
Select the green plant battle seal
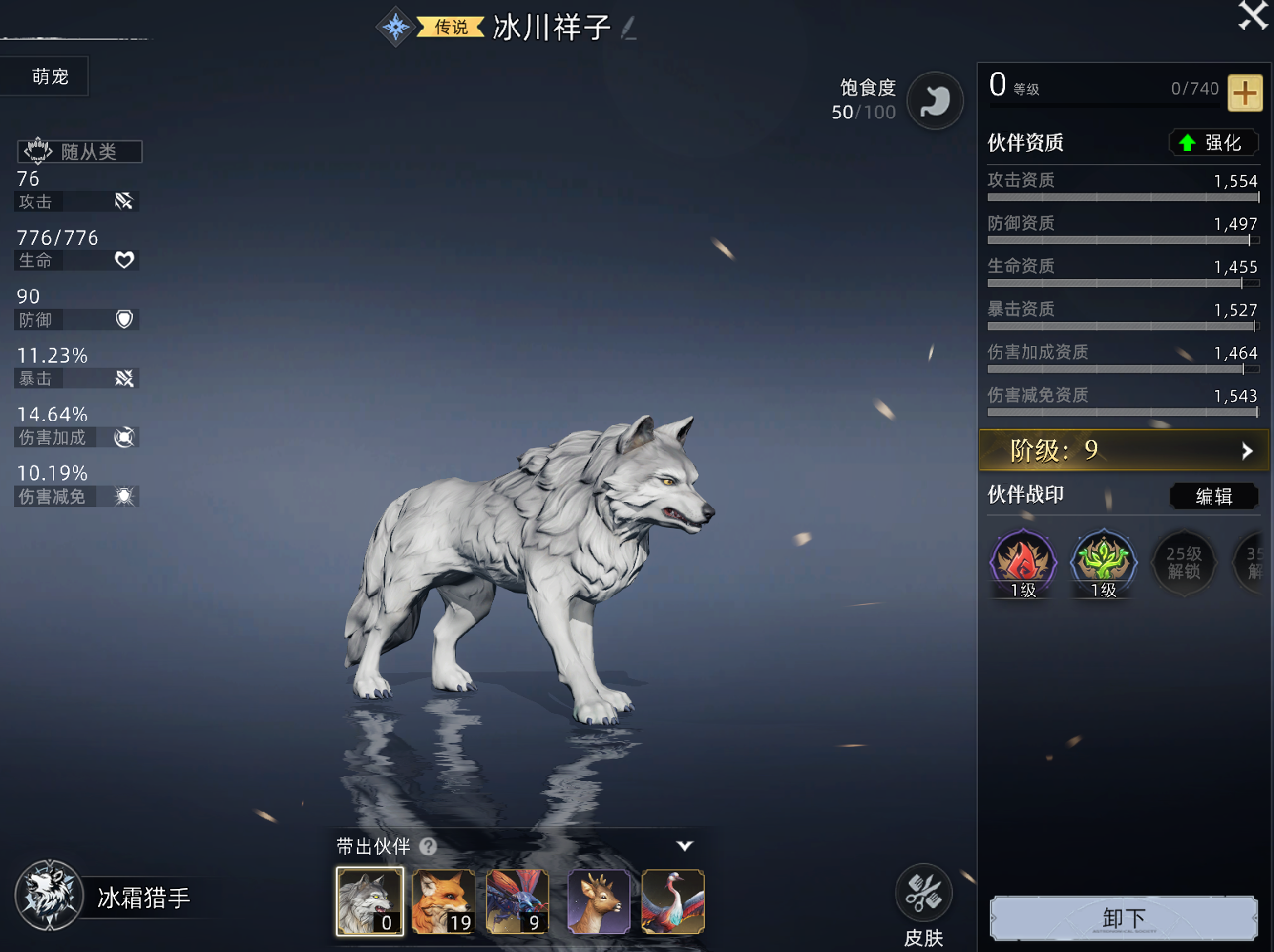coord(1102,563)
